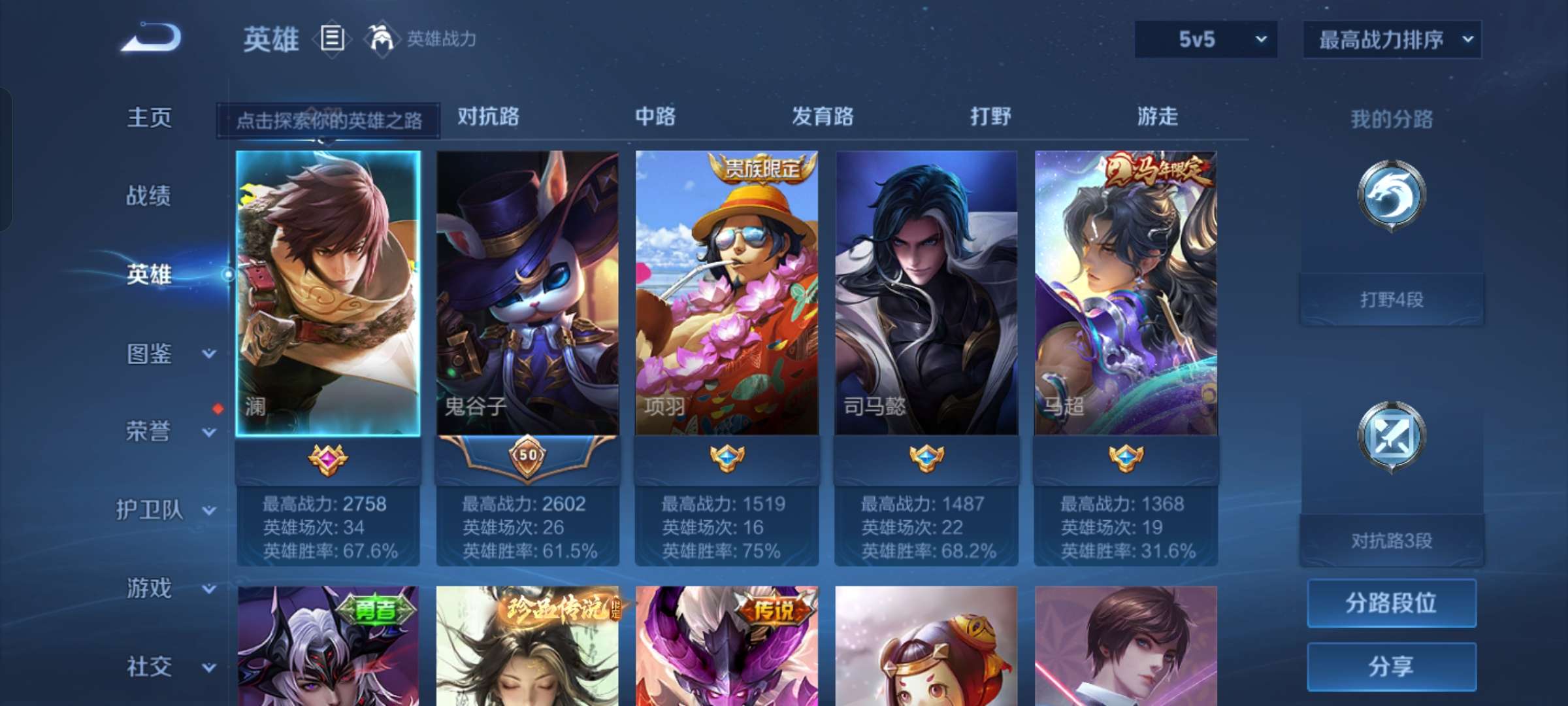Viewport: 1568px width, 706px height.
Task: Open the hero list icon beside 英雄 title
Action: (x=332, y=39)
